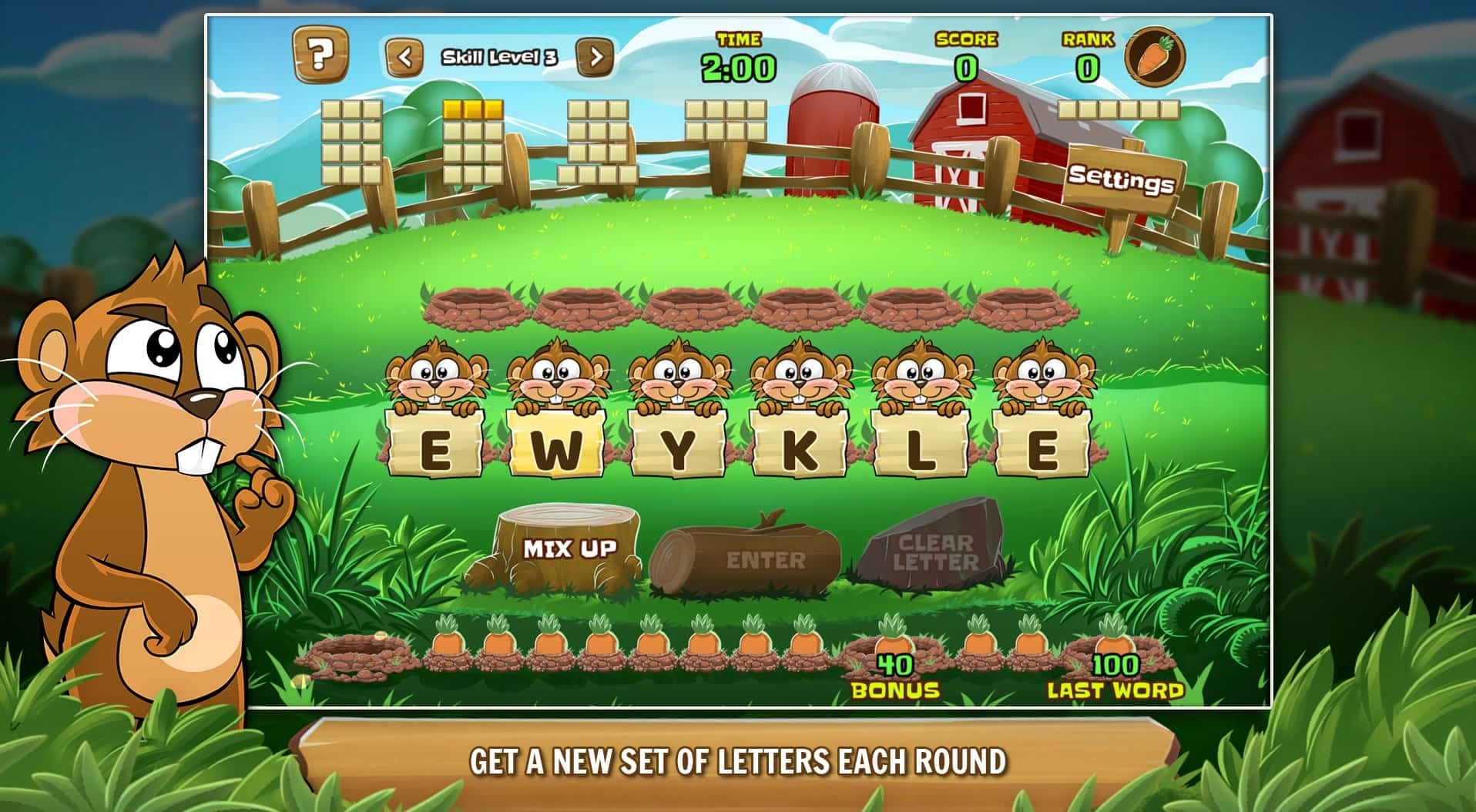
Task: Open the Settings wooden sign
Action: pos(1121,180)
